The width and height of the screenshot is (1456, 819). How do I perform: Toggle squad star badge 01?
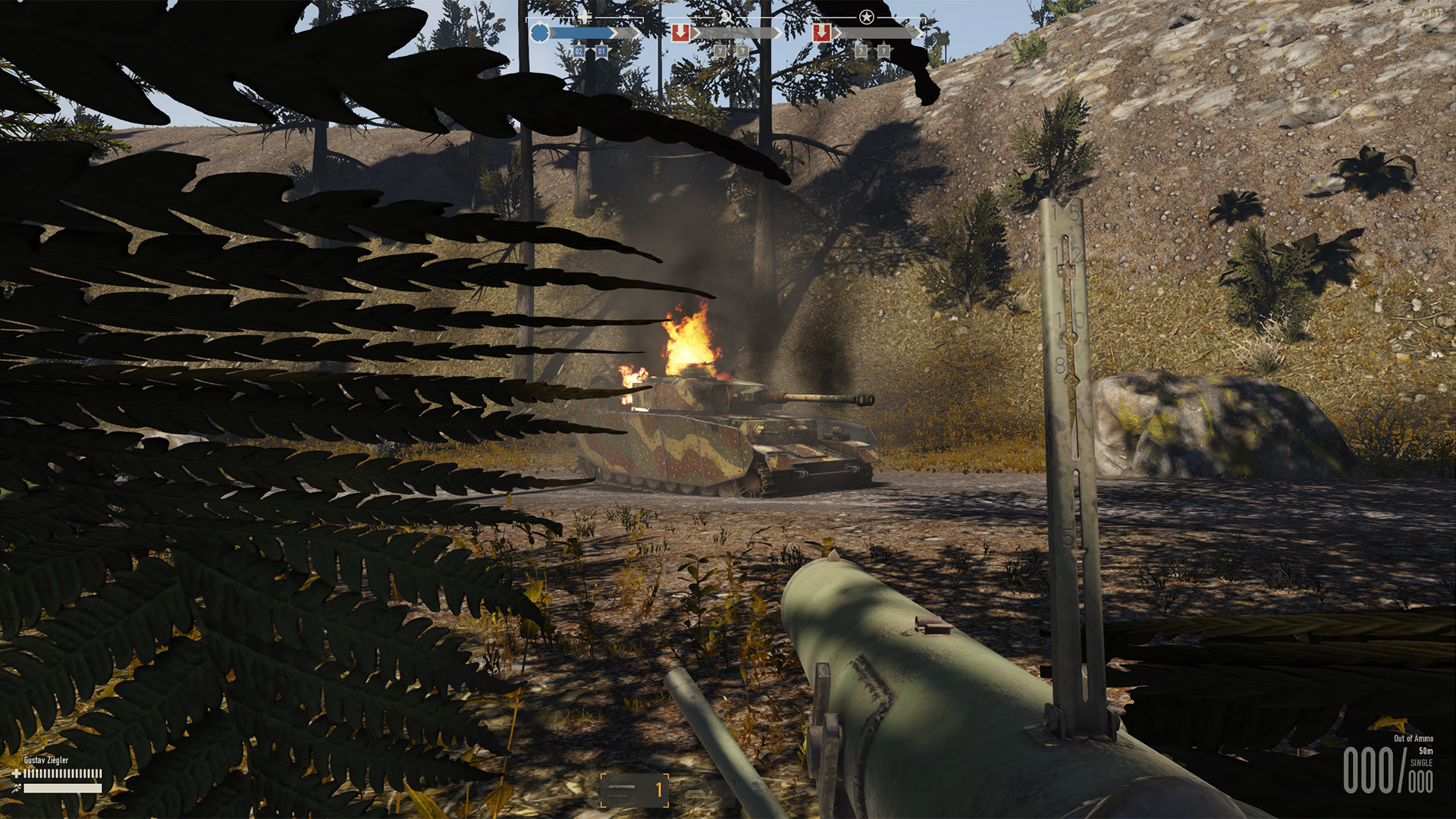[601, 51]
